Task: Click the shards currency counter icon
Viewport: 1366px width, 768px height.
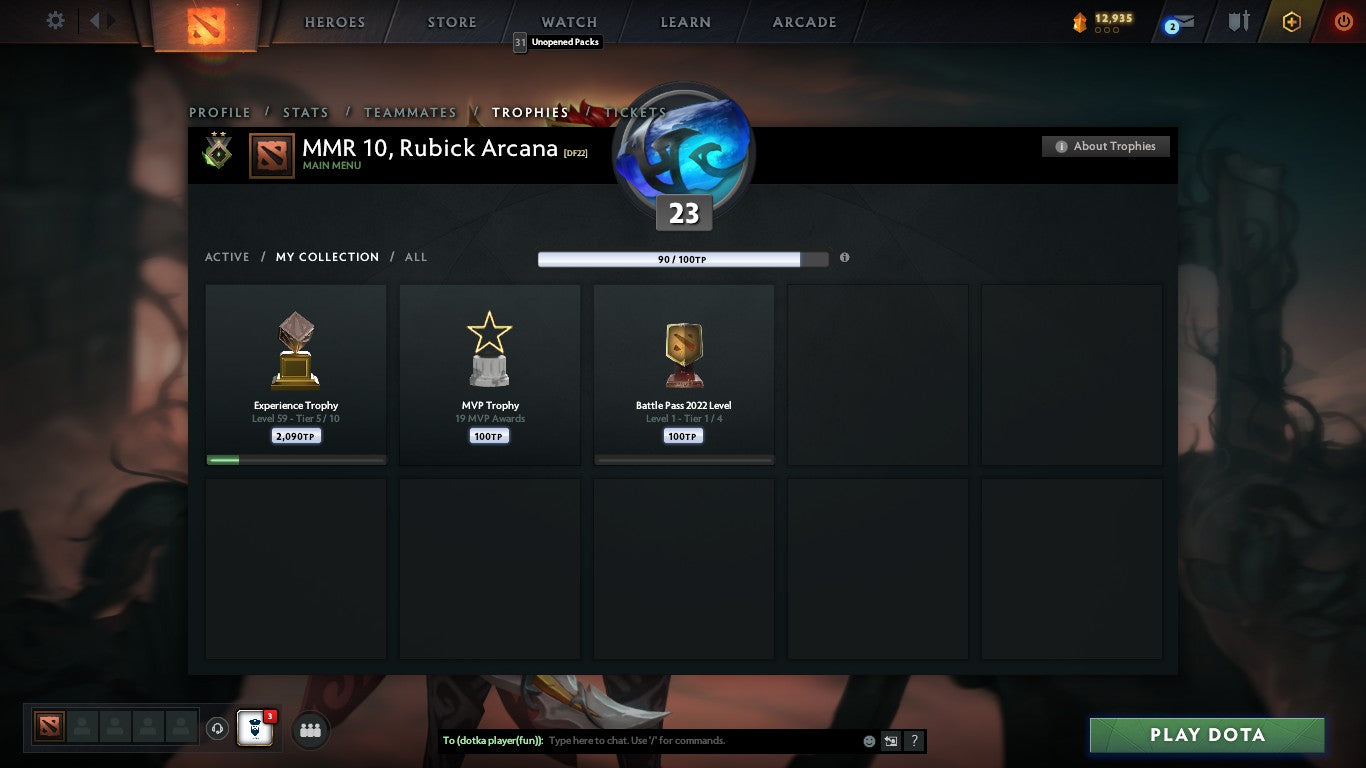Action: click(1078, 21)
